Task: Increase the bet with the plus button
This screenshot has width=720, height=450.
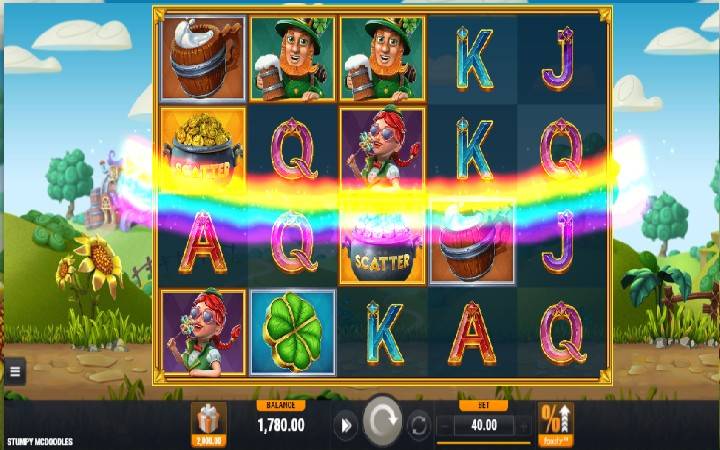Action: 523,426
